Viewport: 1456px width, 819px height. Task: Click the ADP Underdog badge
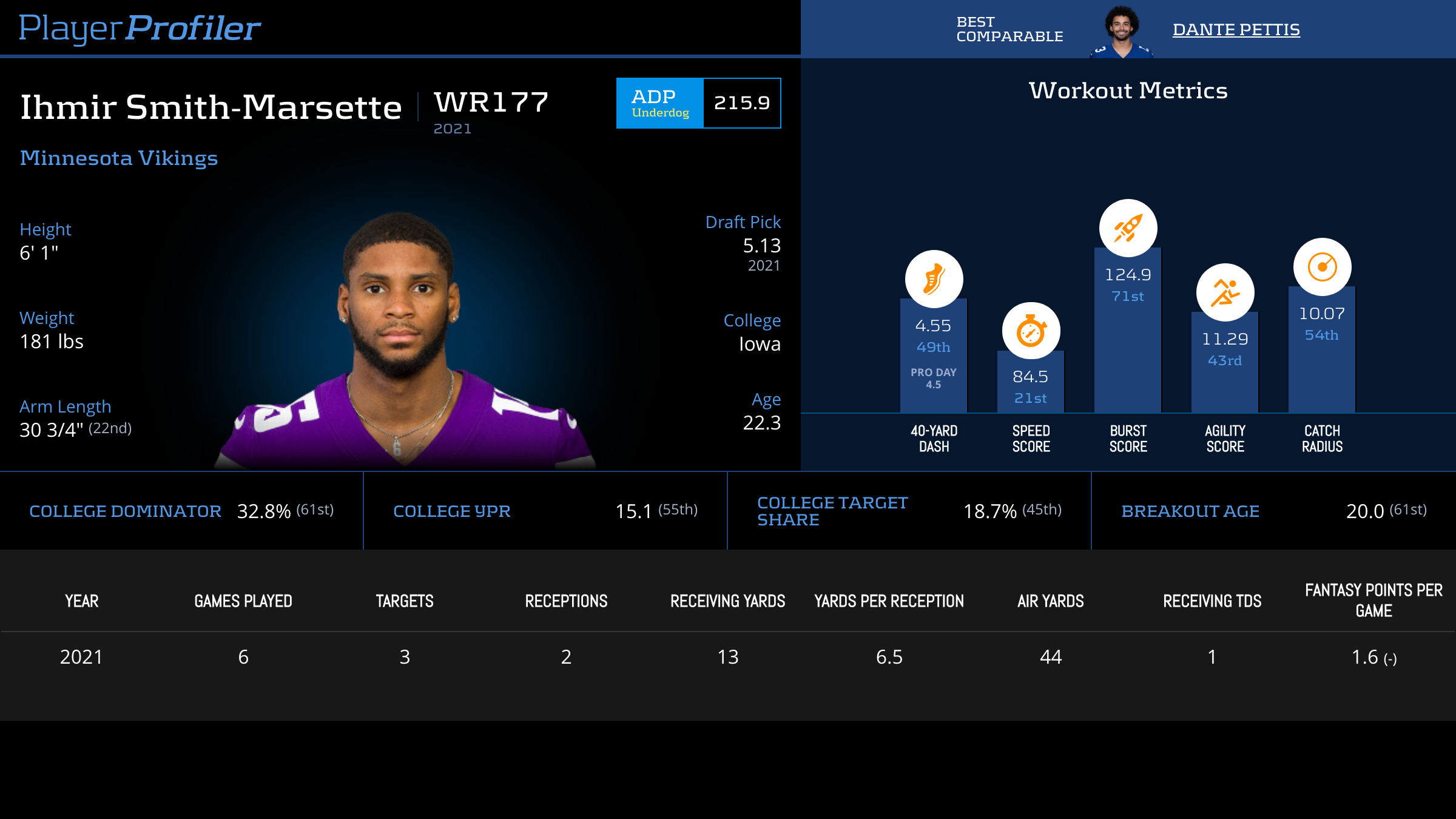point(660,103)
